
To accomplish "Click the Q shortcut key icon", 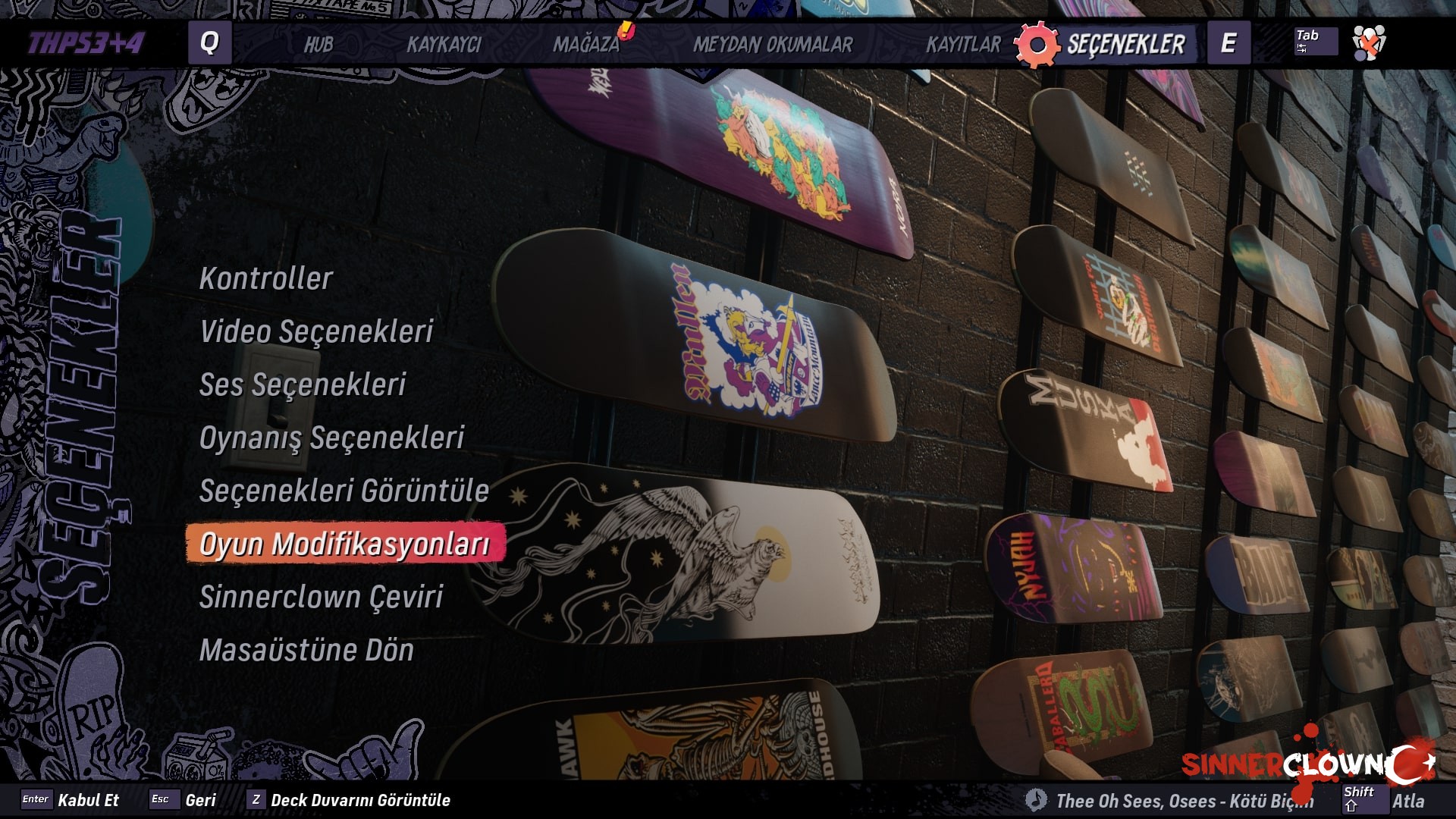I will 210,43.
